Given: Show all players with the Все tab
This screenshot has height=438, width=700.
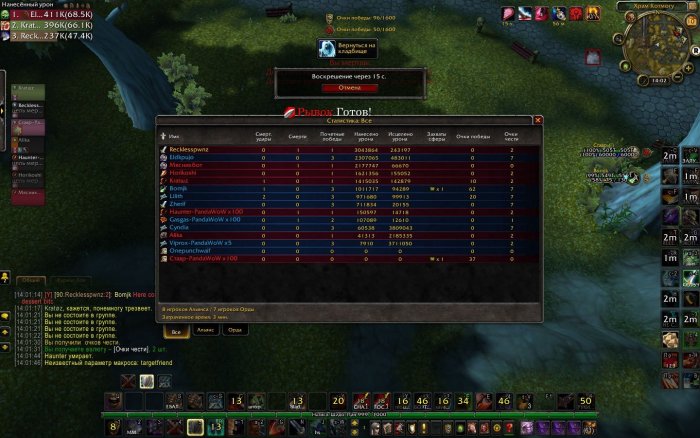Looking at the screenshot, I should (176, 331).
